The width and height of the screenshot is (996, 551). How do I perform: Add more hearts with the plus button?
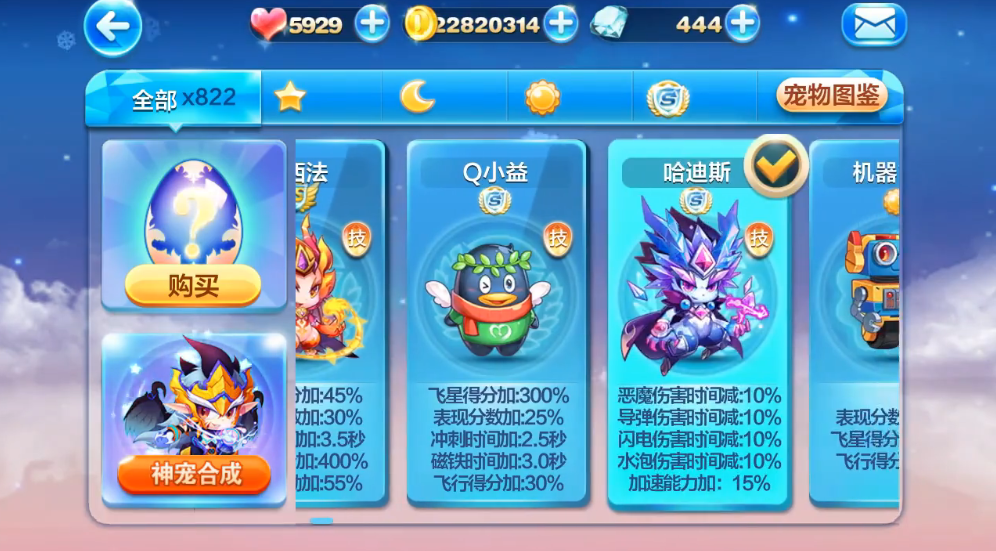372,24
